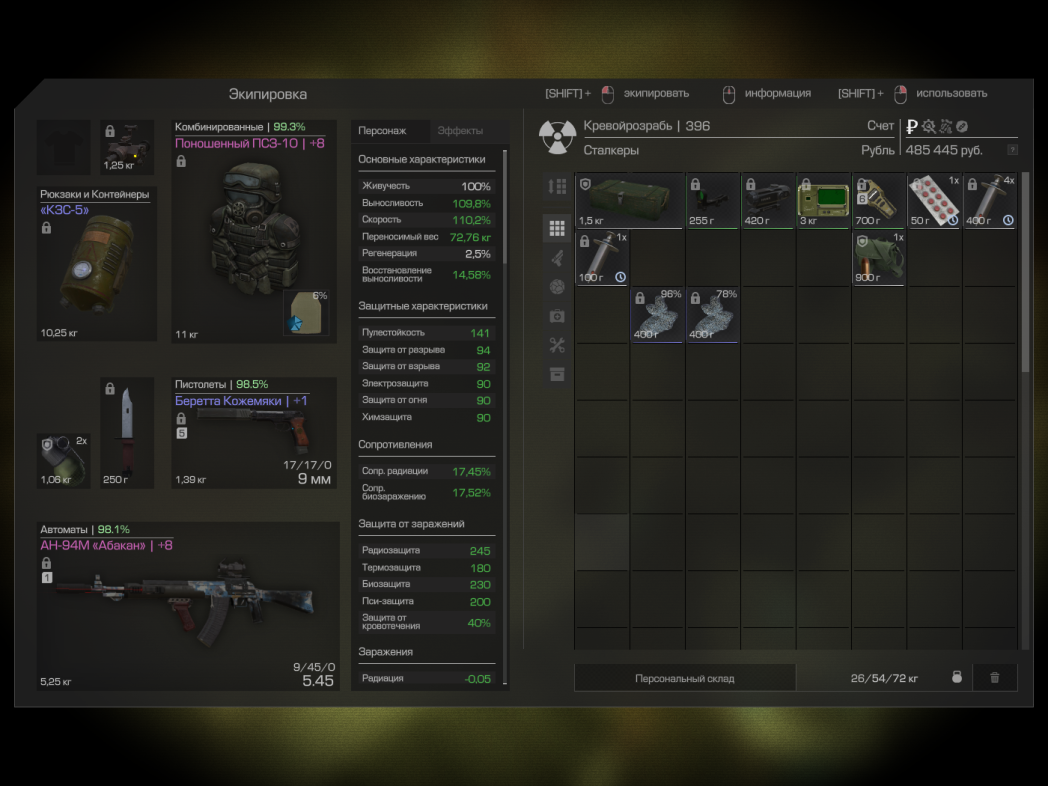The image size is (1048, 786).
Task: Pick the 78% durability artifact fragment
Action: [713, 315]
